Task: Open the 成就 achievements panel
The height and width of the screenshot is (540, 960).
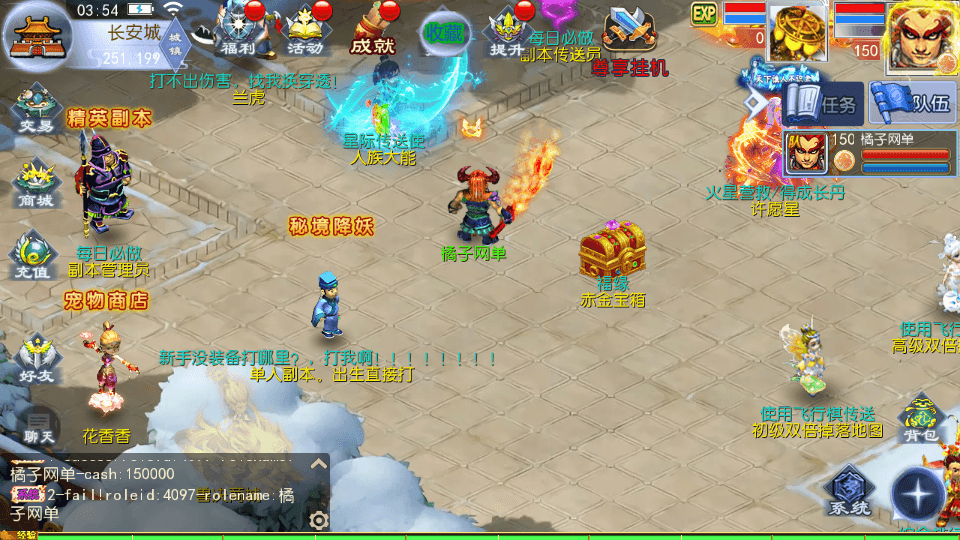Action: click(x=372, y=30)
